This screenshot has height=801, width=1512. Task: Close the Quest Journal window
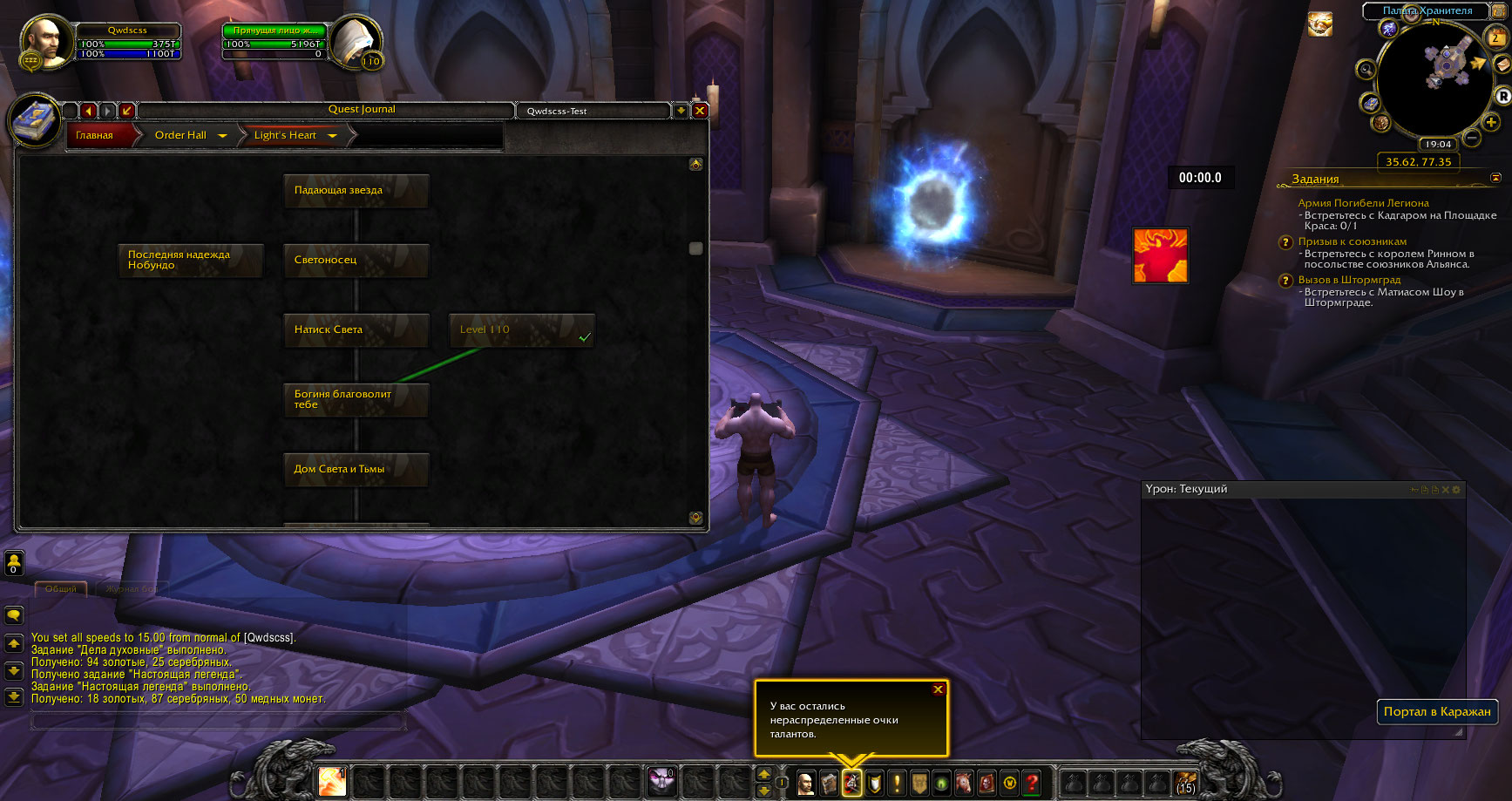[x=699, y=111]
